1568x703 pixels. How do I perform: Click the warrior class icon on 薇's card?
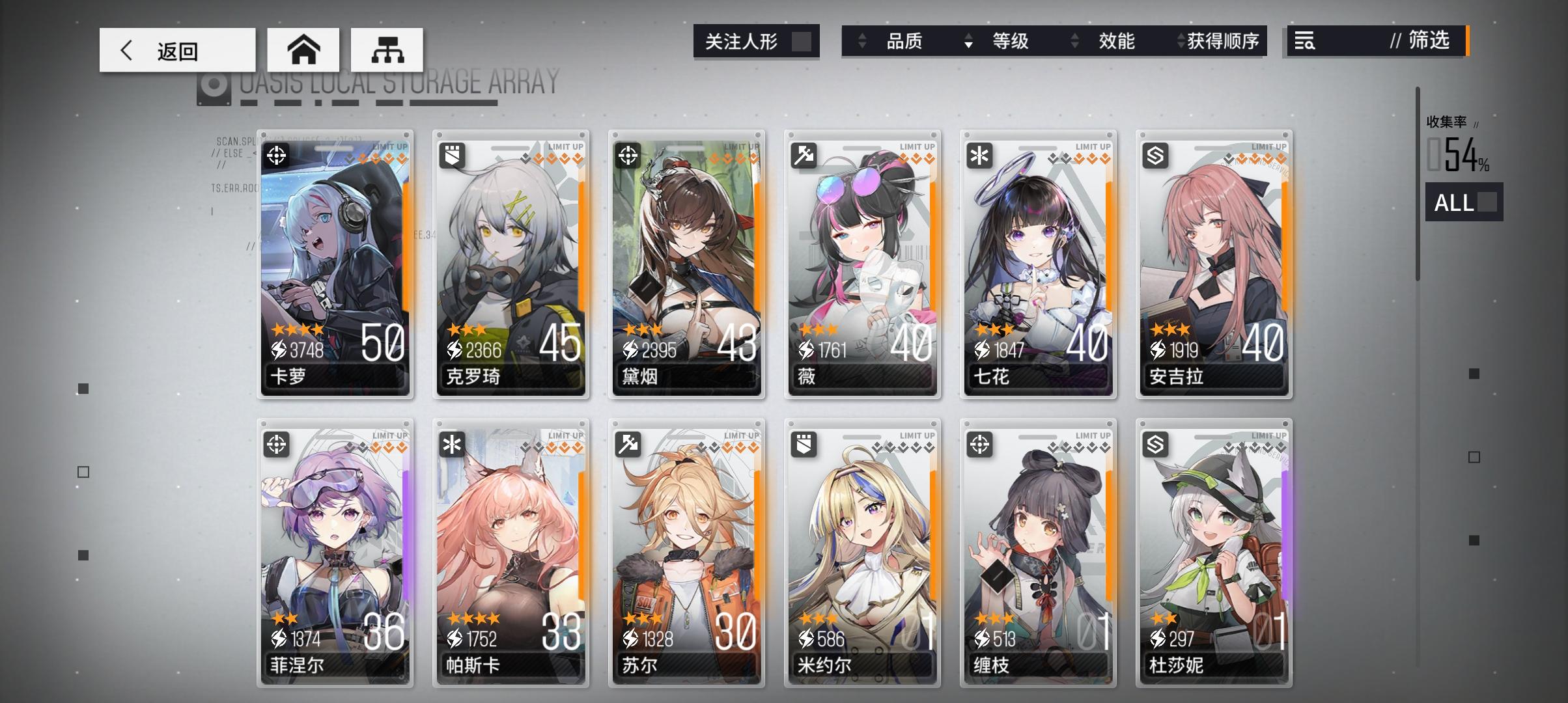click(x=805, y=156)
